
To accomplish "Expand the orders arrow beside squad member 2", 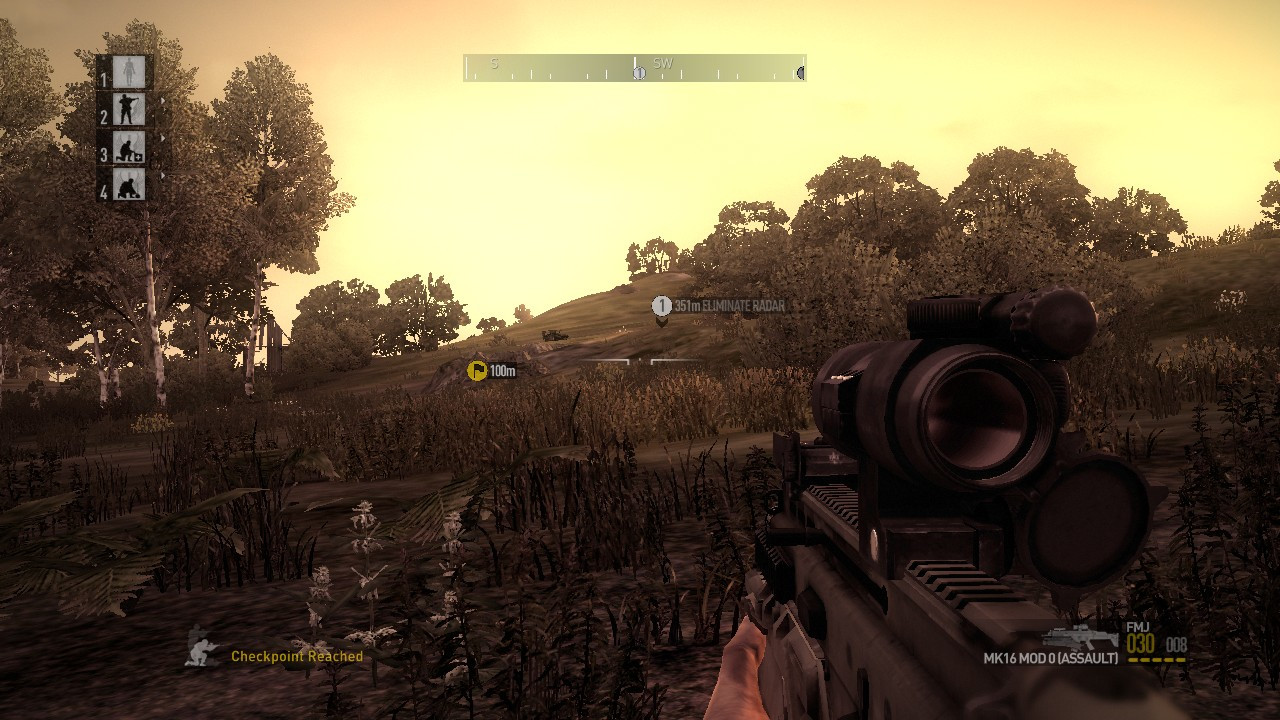I will (x=163, y=100).
